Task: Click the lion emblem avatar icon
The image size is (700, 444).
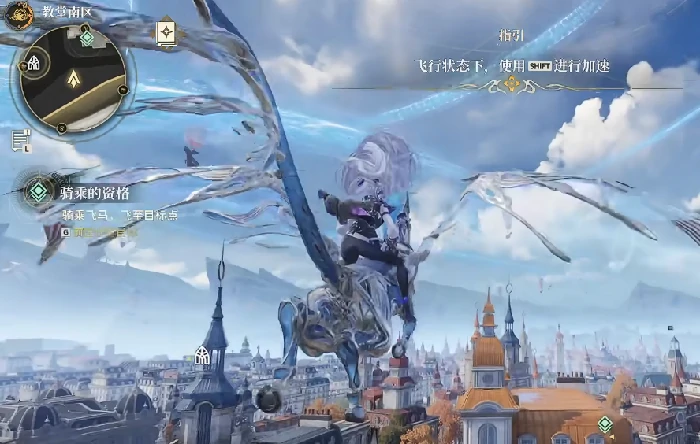Action: click(x=19, y=14)
